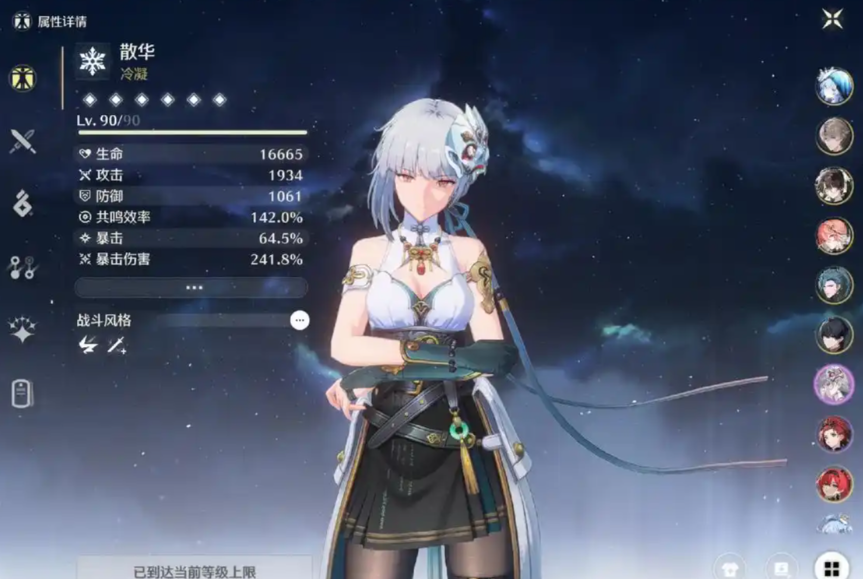Select the purple-ringed white-haired character portrait
Viewport: 863px width, 579px height.
[x=834, y=383]
